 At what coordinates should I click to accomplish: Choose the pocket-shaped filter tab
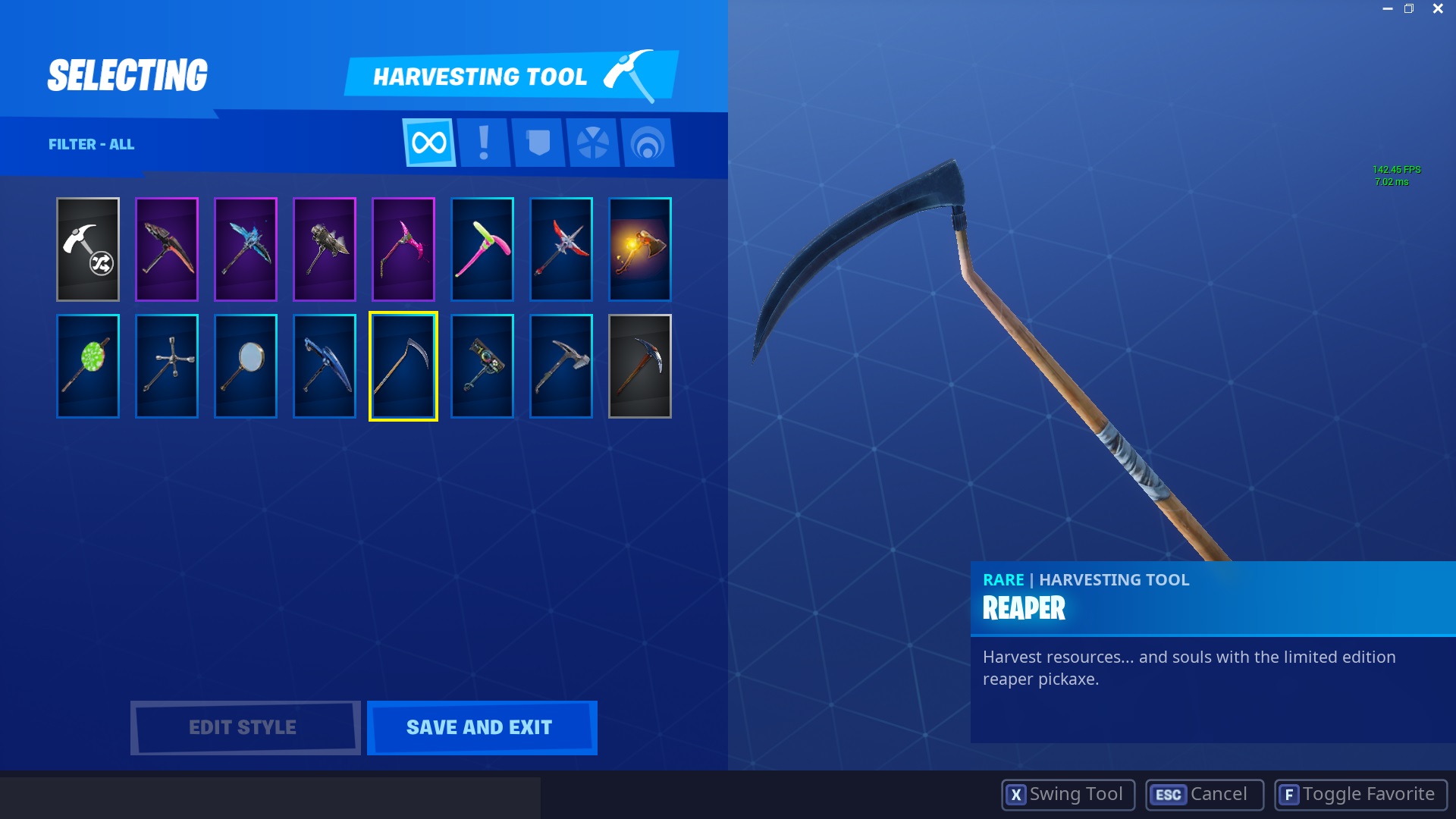tap(538, 143)
